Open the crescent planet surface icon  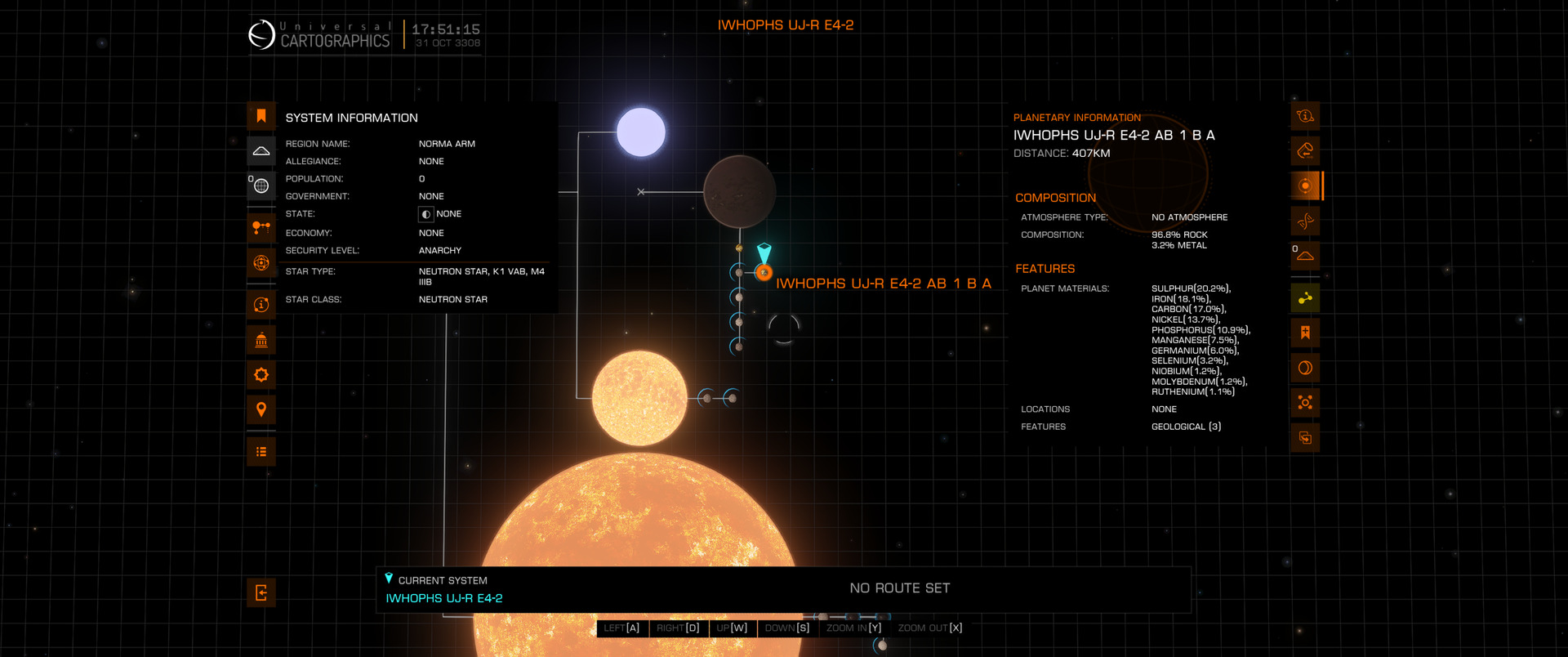click(1305, 368)
